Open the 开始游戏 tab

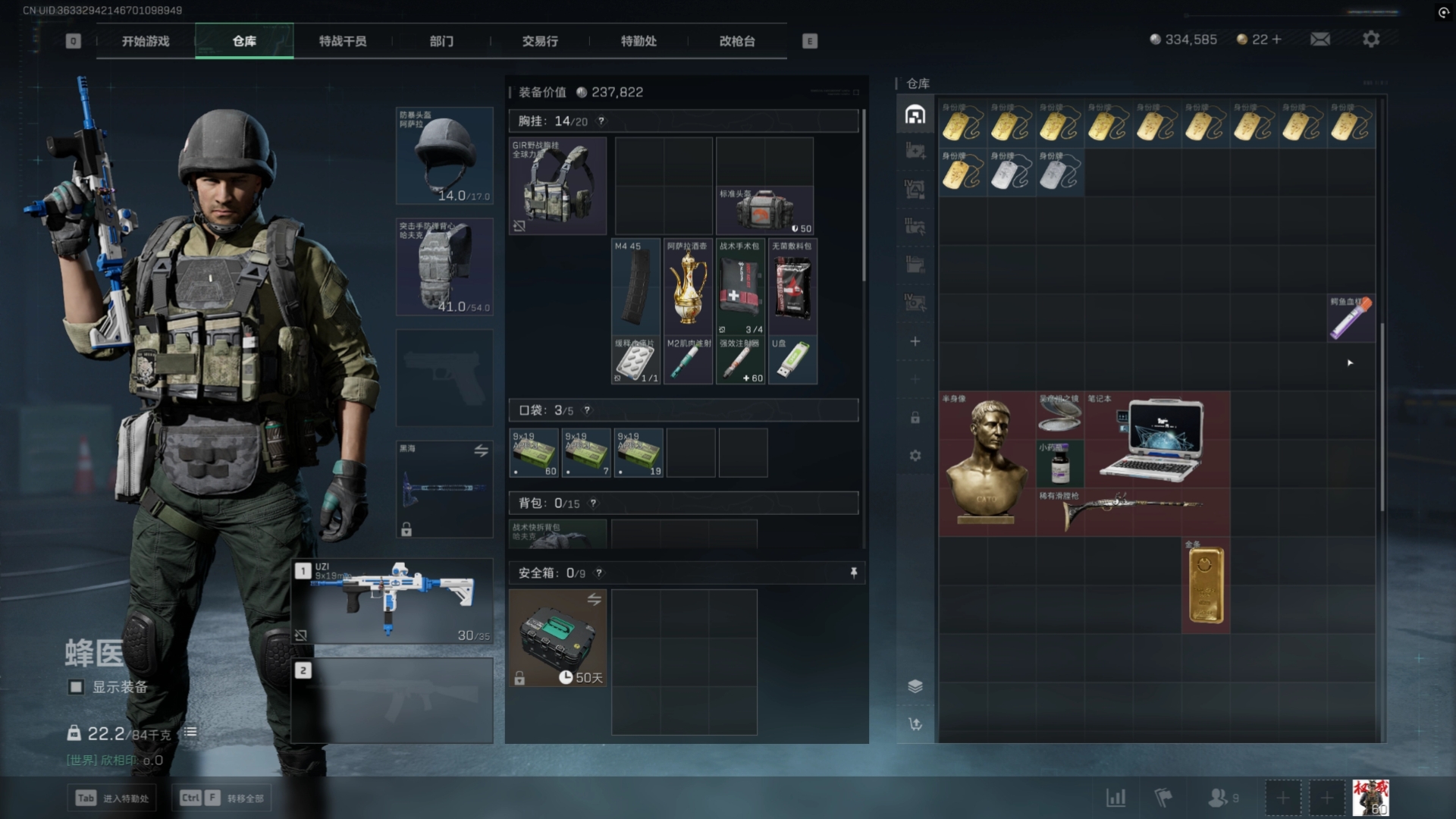[146, 41]
